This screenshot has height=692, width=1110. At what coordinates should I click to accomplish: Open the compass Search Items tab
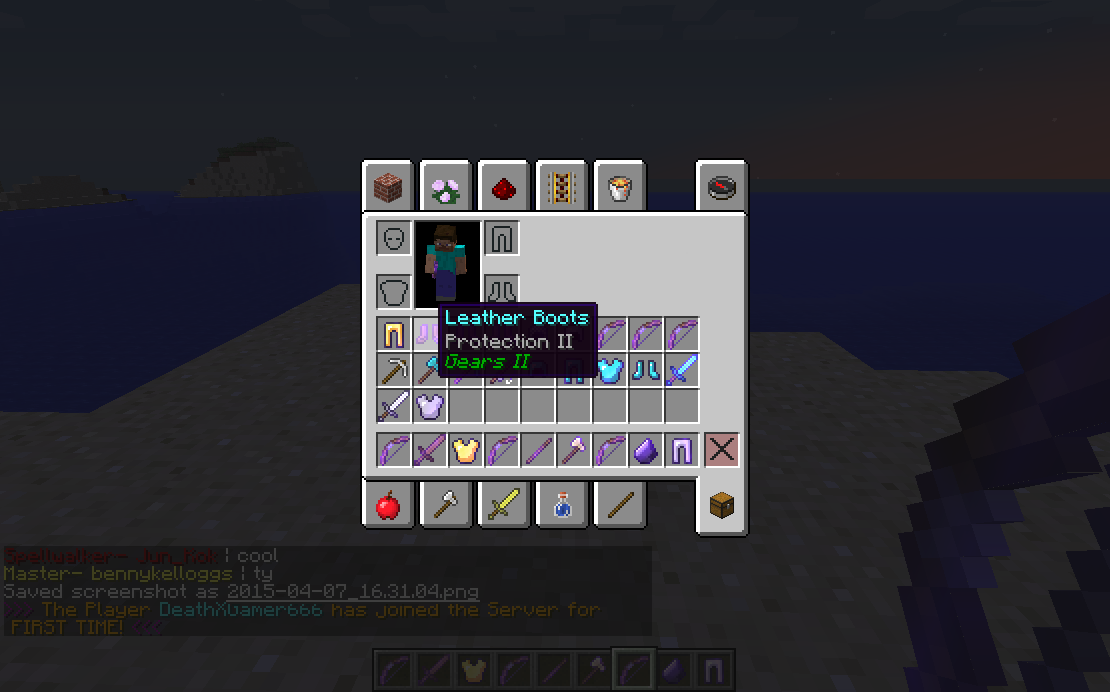pyautogui.click(x=721, y=187)
